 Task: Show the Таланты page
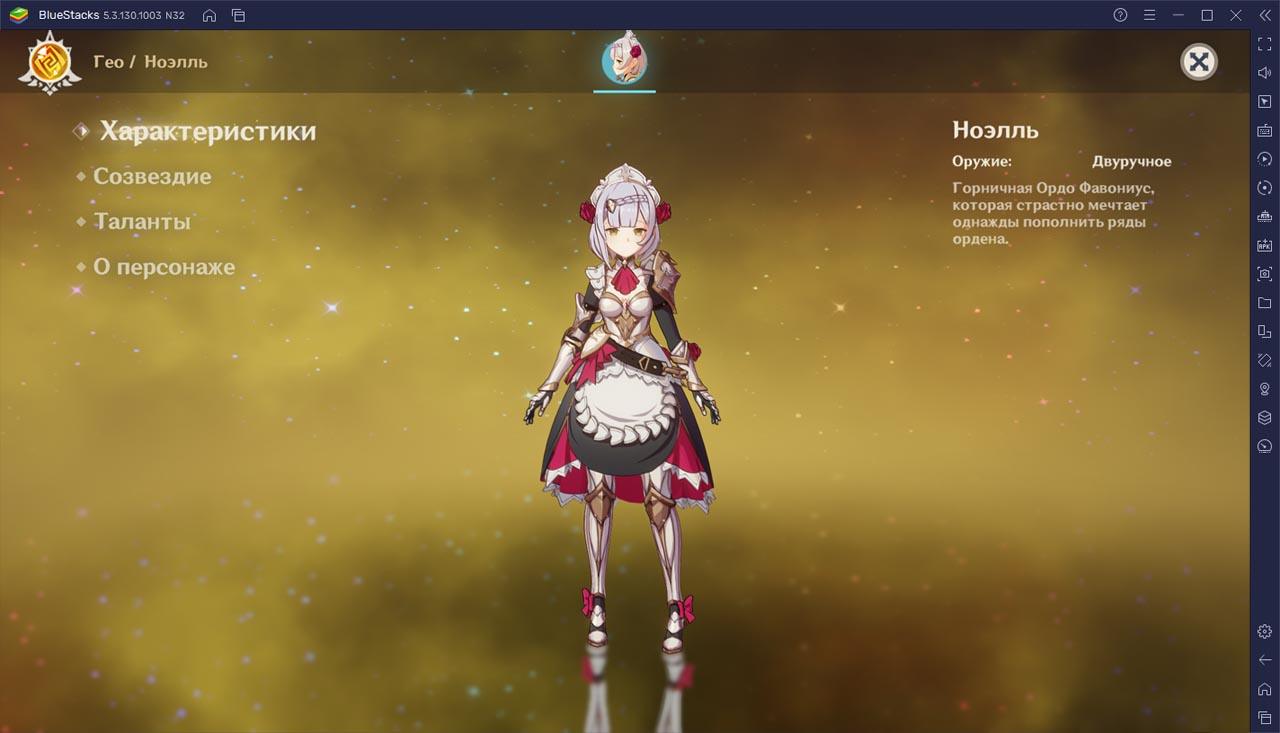click(x=141, y=222)
